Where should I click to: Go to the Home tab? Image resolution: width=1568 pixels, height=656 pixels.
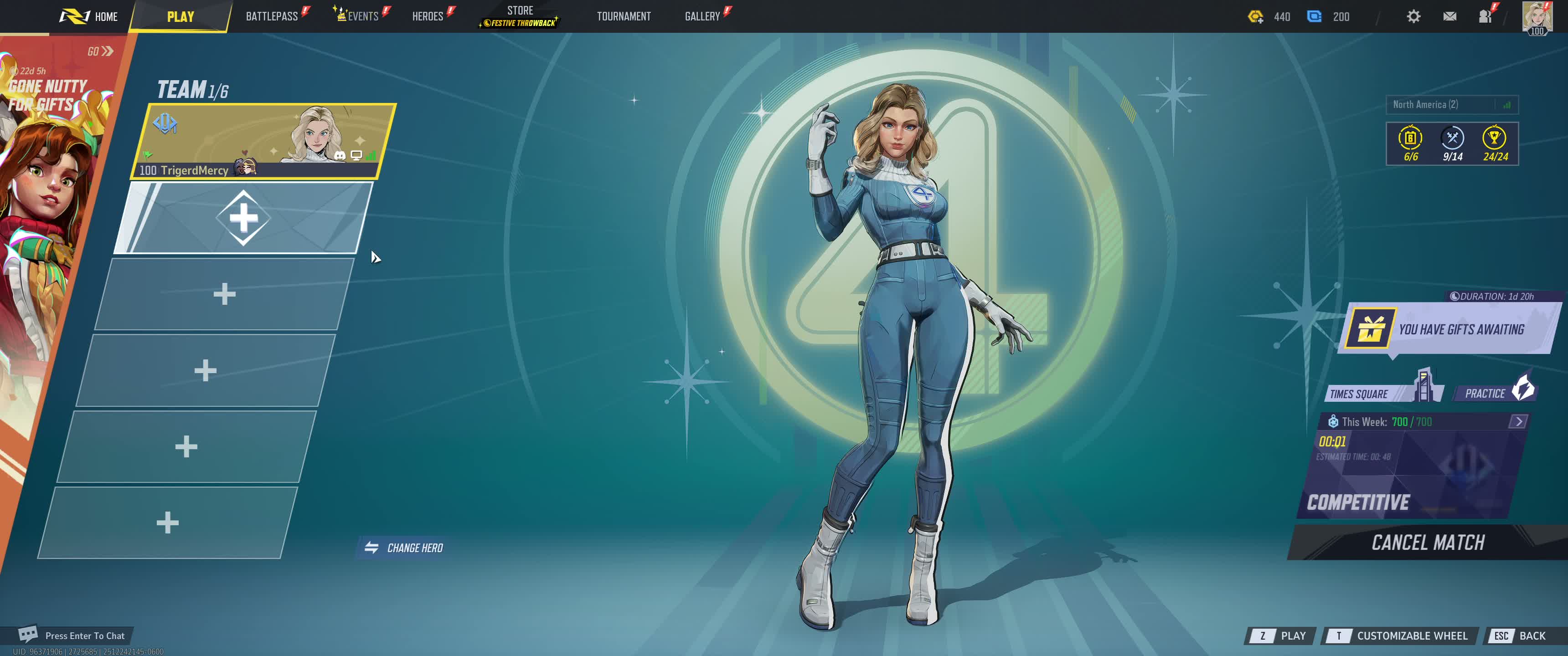pyautogui.click(x=90, y=16)
